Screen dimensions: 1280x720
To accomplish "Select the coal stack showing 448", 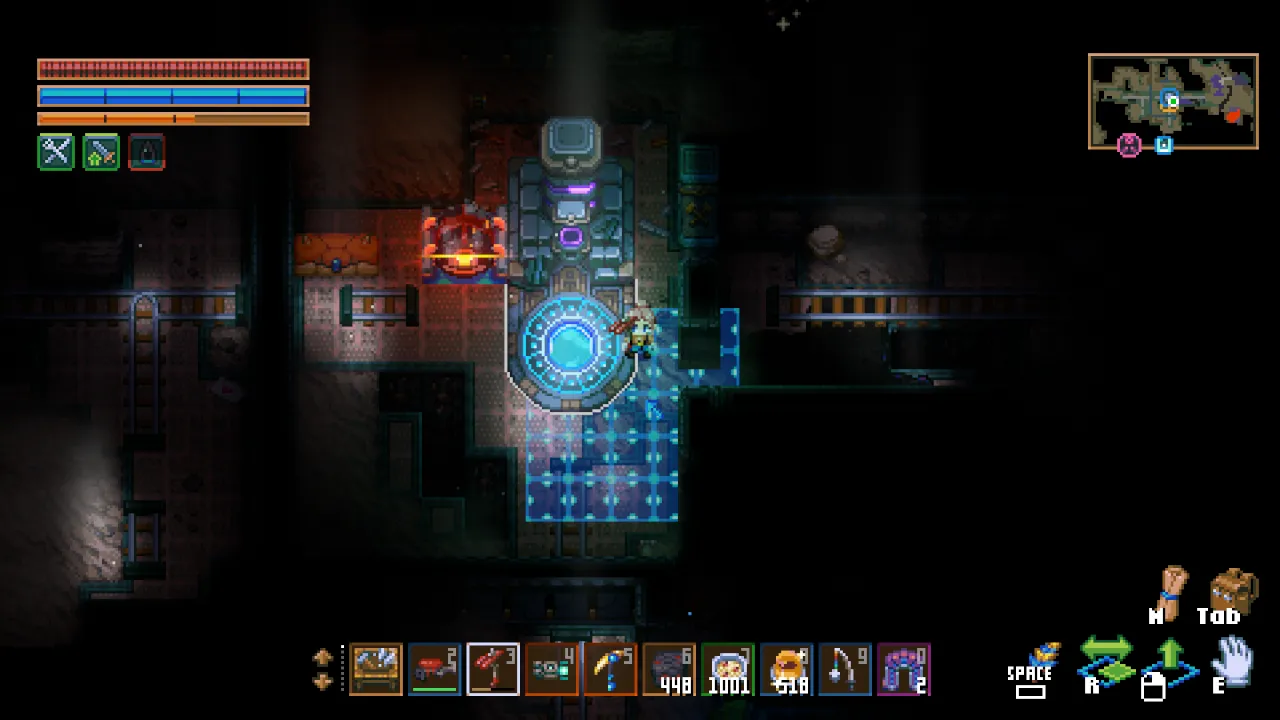I will coord(669,668).
